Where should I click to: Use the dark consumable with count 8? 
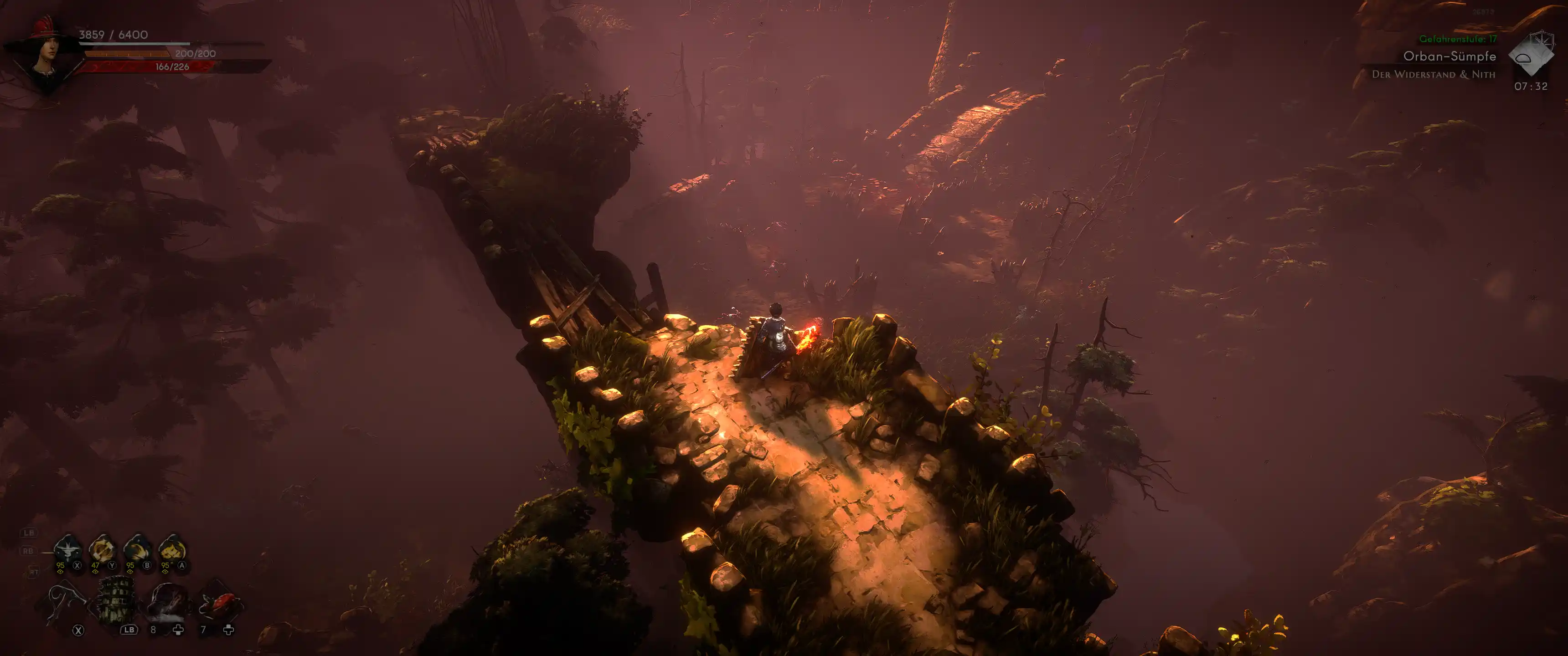click(167, 602)
